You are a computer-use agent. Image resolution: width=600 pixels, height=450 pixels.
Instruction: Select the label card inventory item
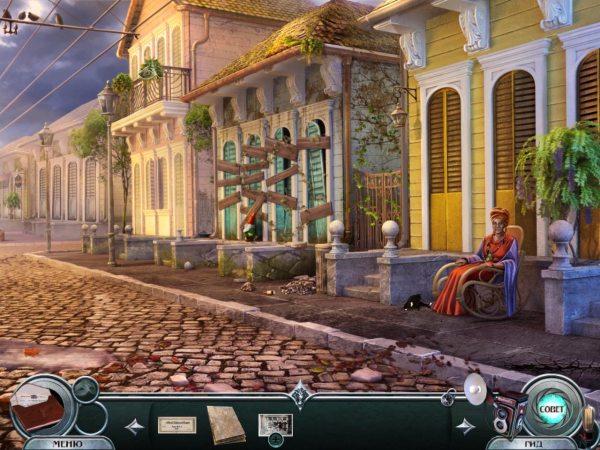(177, 424)
